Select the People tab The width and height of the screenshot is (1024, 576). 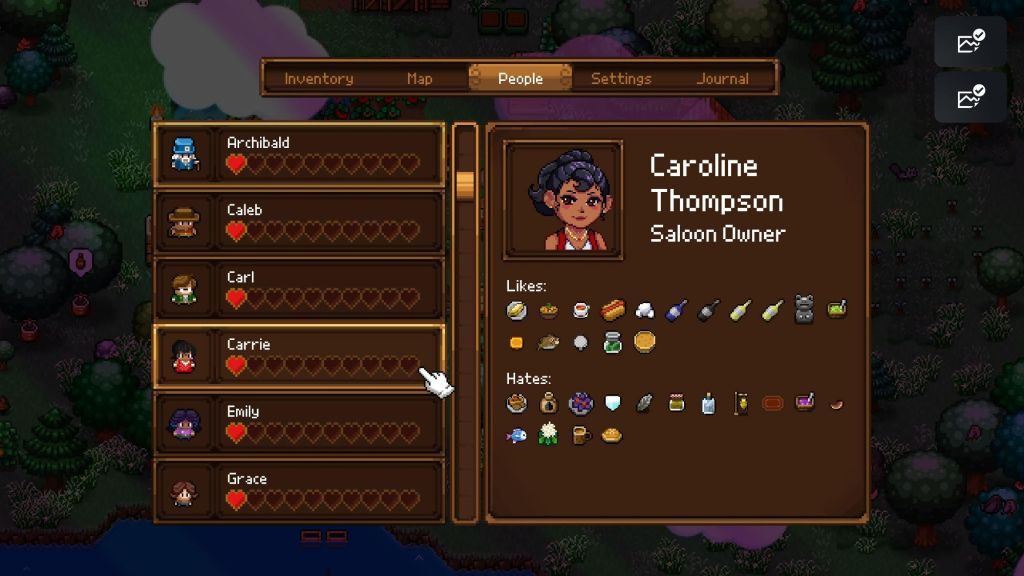520,78
